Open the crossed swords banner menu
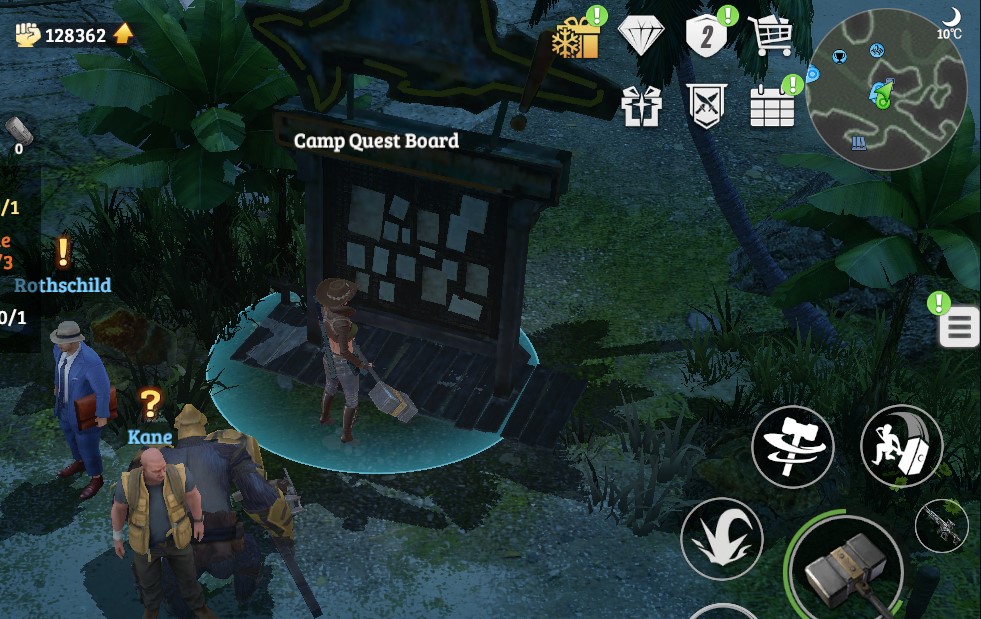This screenshot has height=619, width=981. pos(707,106)
